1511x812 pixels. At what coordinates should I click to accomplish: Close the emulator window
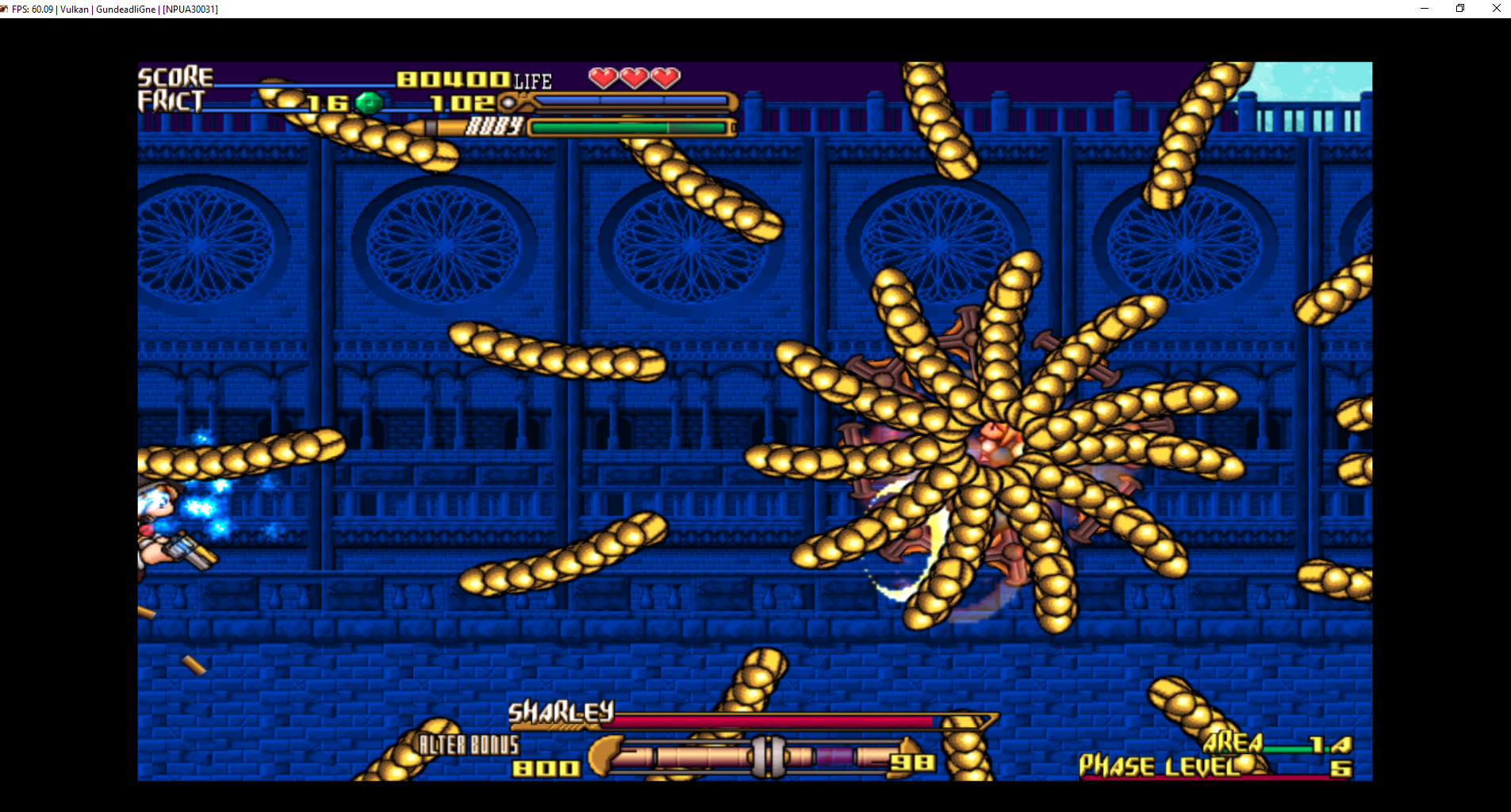(x=1496, y=9)
